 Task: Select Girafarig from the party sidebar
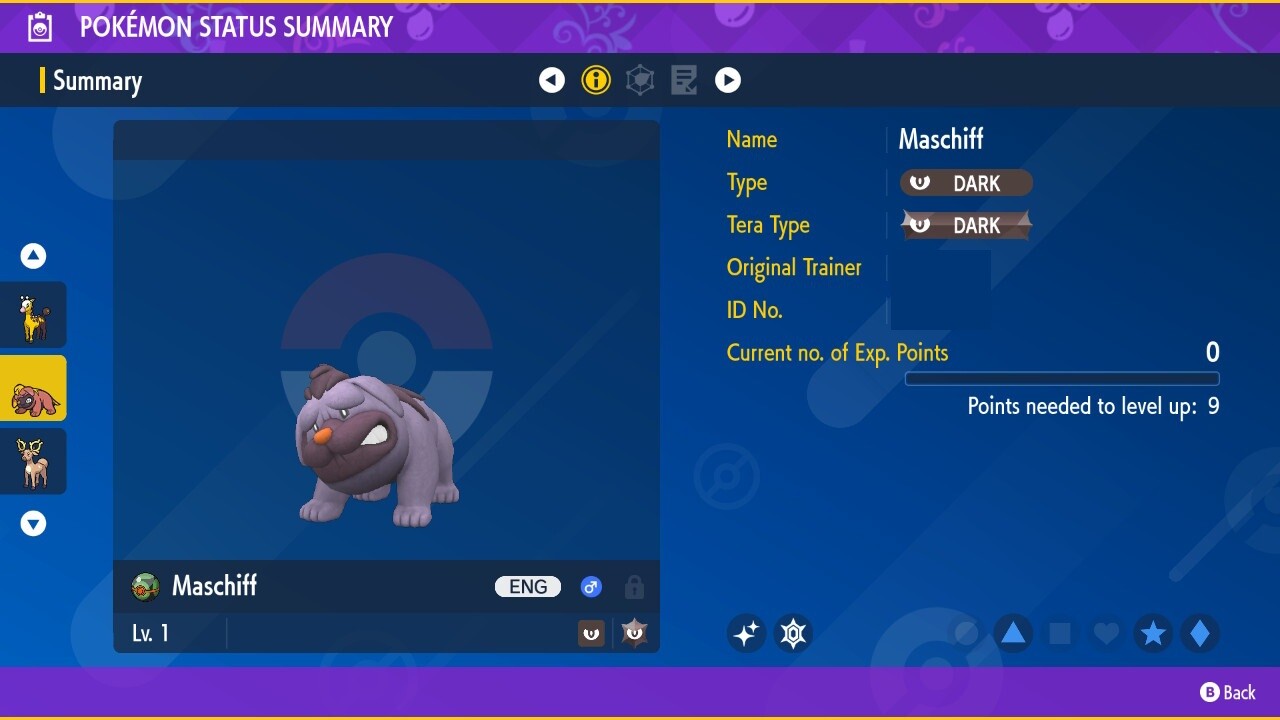tap(33, 314)
